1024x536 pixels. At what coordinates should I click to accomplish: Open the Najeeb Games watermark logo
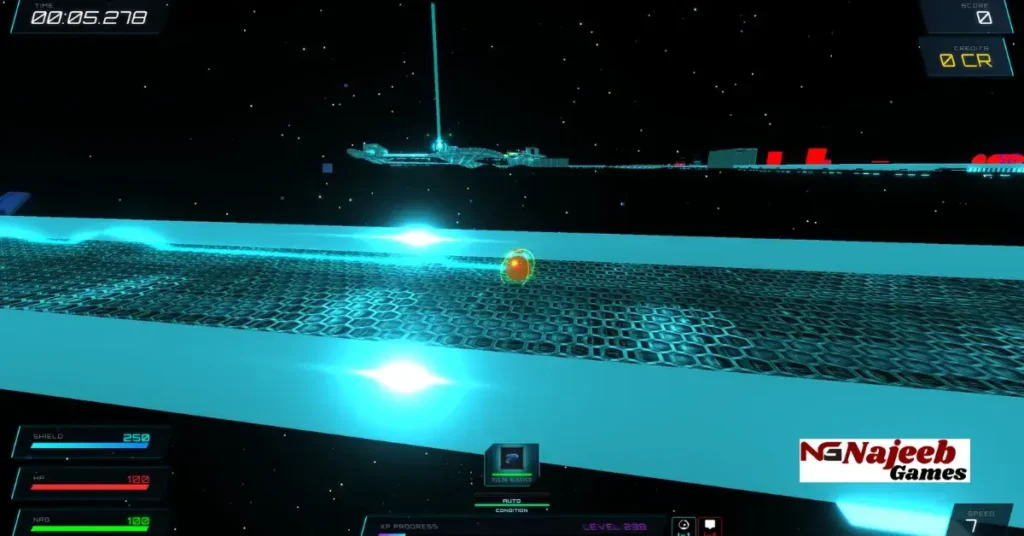click(884, 460)
